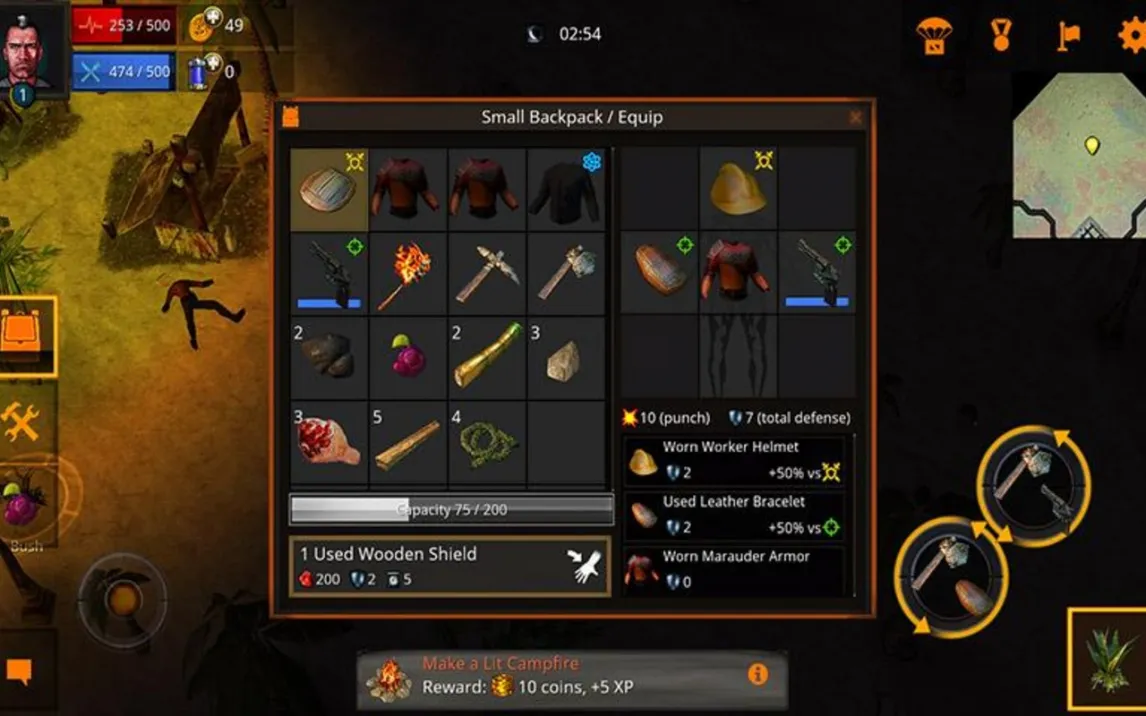Open the settings gear icon
Image resolution: width=1146 pixels, height=716 pixels.
[1132, 35]
